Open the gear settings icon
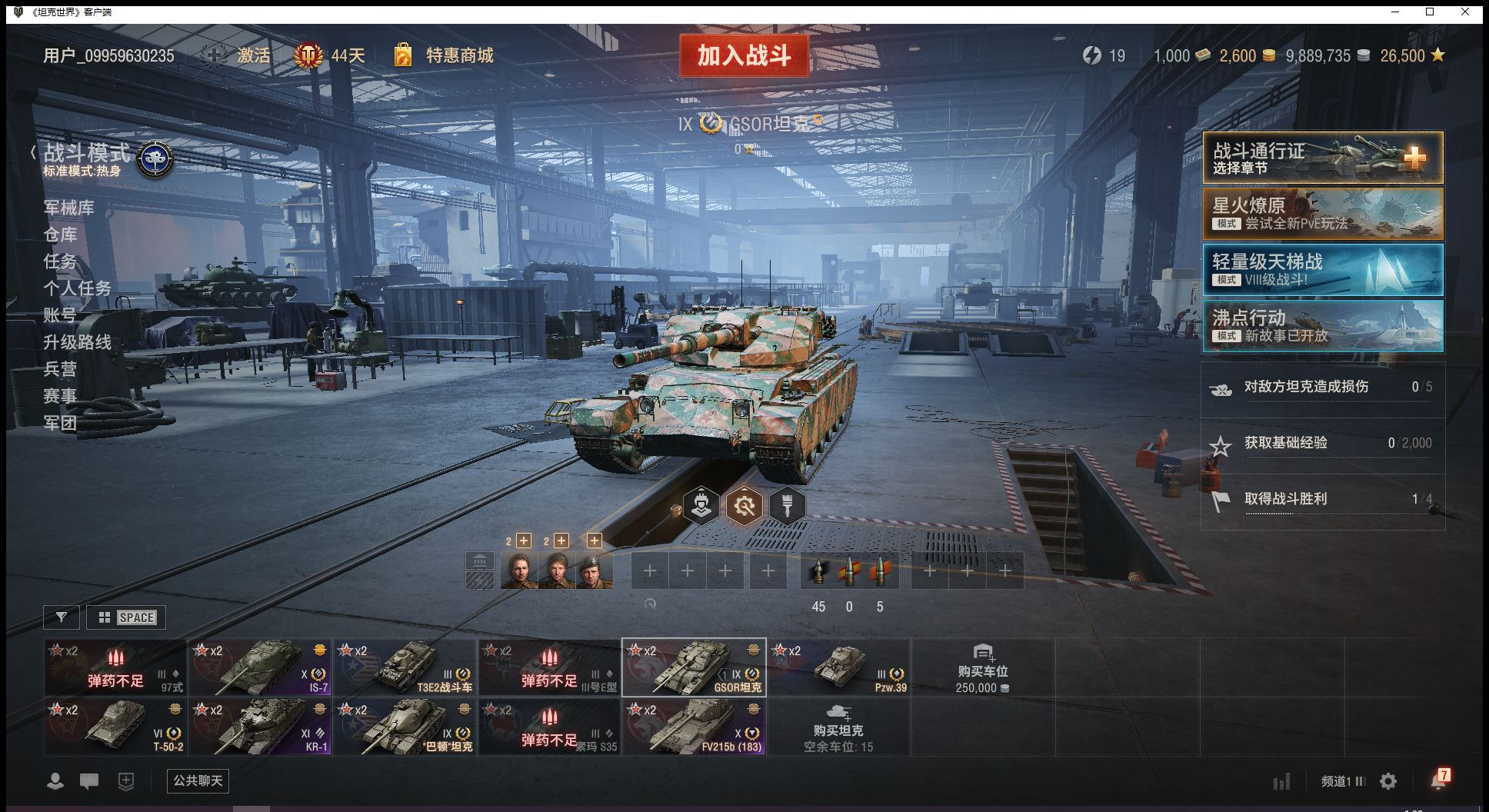This screenshot has width=1489, height=812. (1388, 781)
